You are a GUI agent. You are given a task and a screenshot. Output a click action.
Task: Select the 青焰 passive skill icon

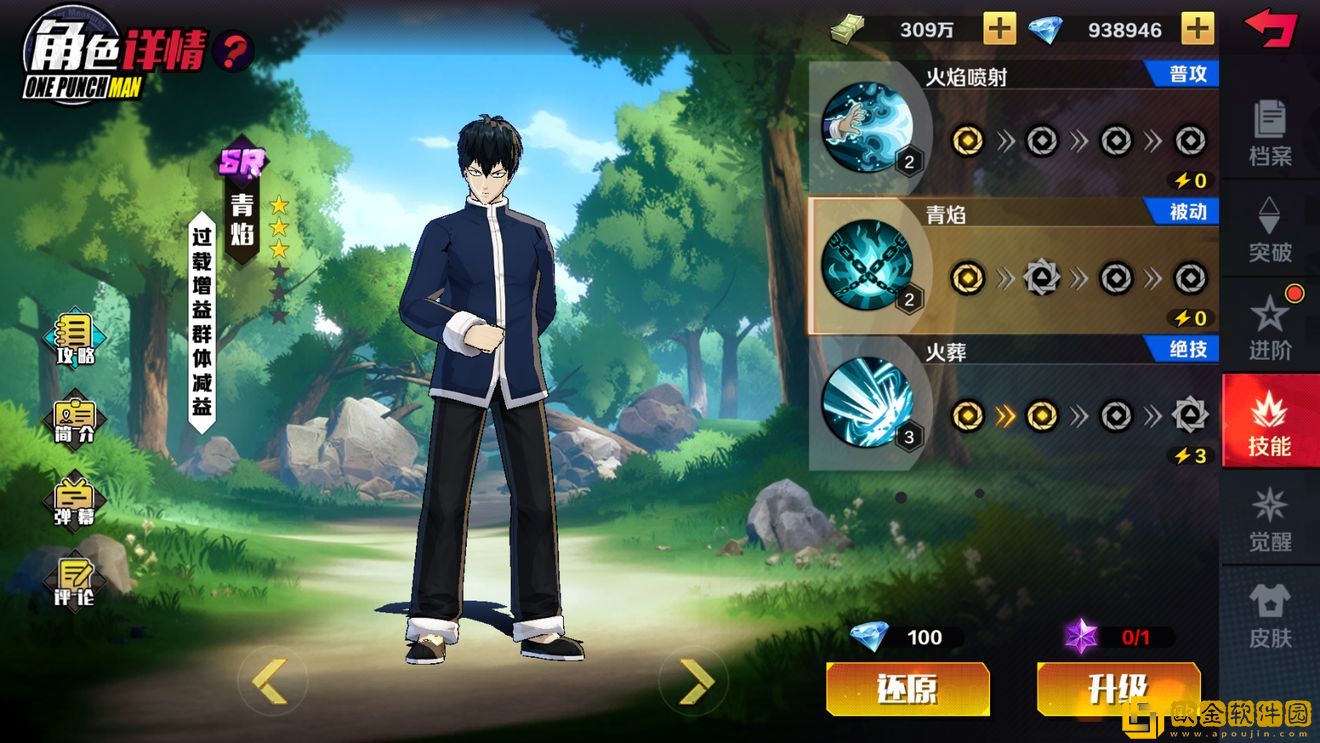pos(867,265)
